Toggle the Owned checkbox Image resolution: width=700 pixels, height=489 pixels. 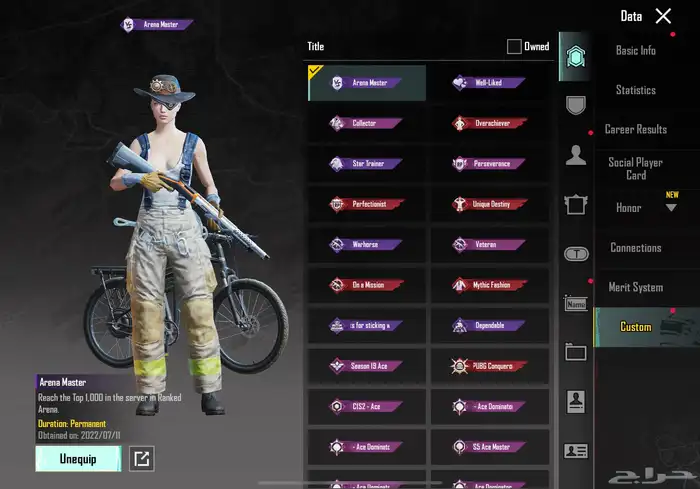(514, 46)
